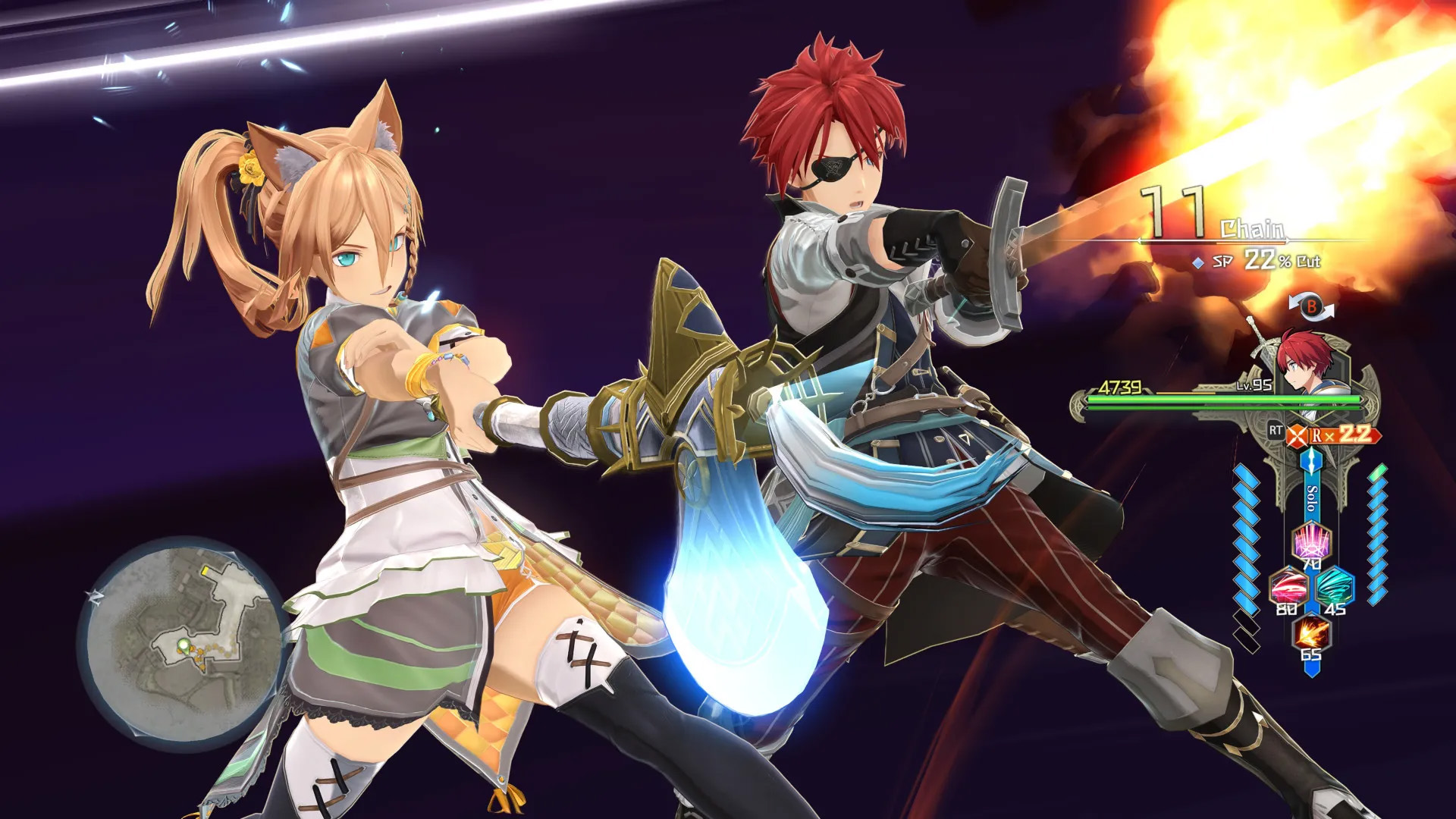
Task: Activate the purple light pillars skill
Action: pyautogui.click(x=1310, y=543)
